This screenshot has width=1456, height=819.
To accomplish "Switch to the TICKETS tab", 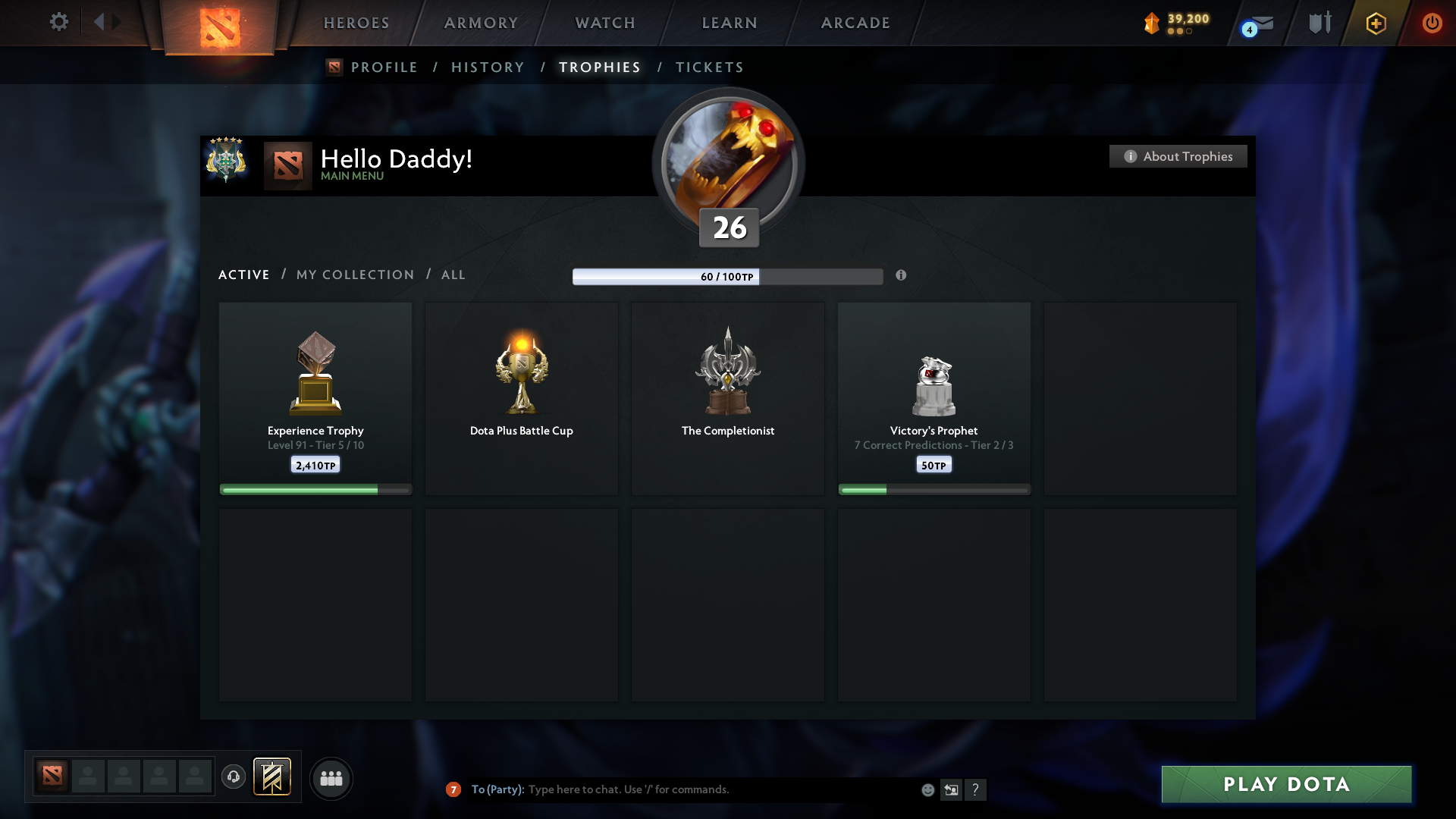I will tap(709, 67).
